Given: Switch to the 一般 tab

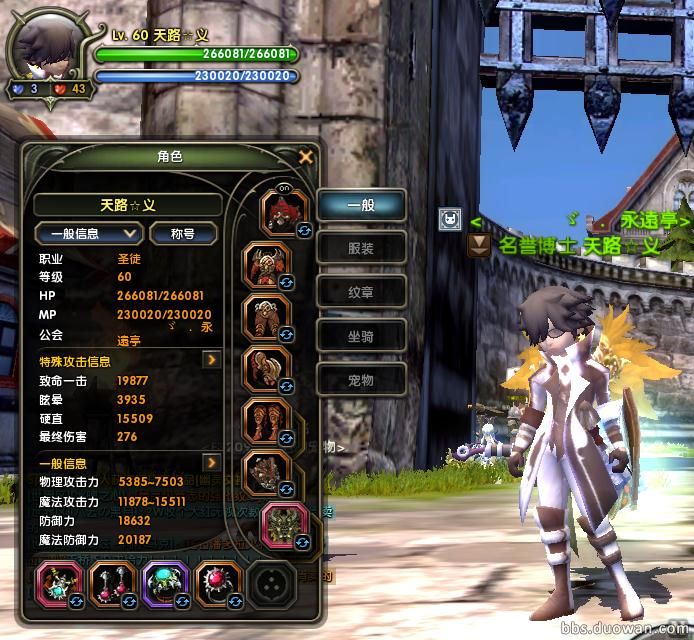Looking at the screenshot, I should click(361, 205).
